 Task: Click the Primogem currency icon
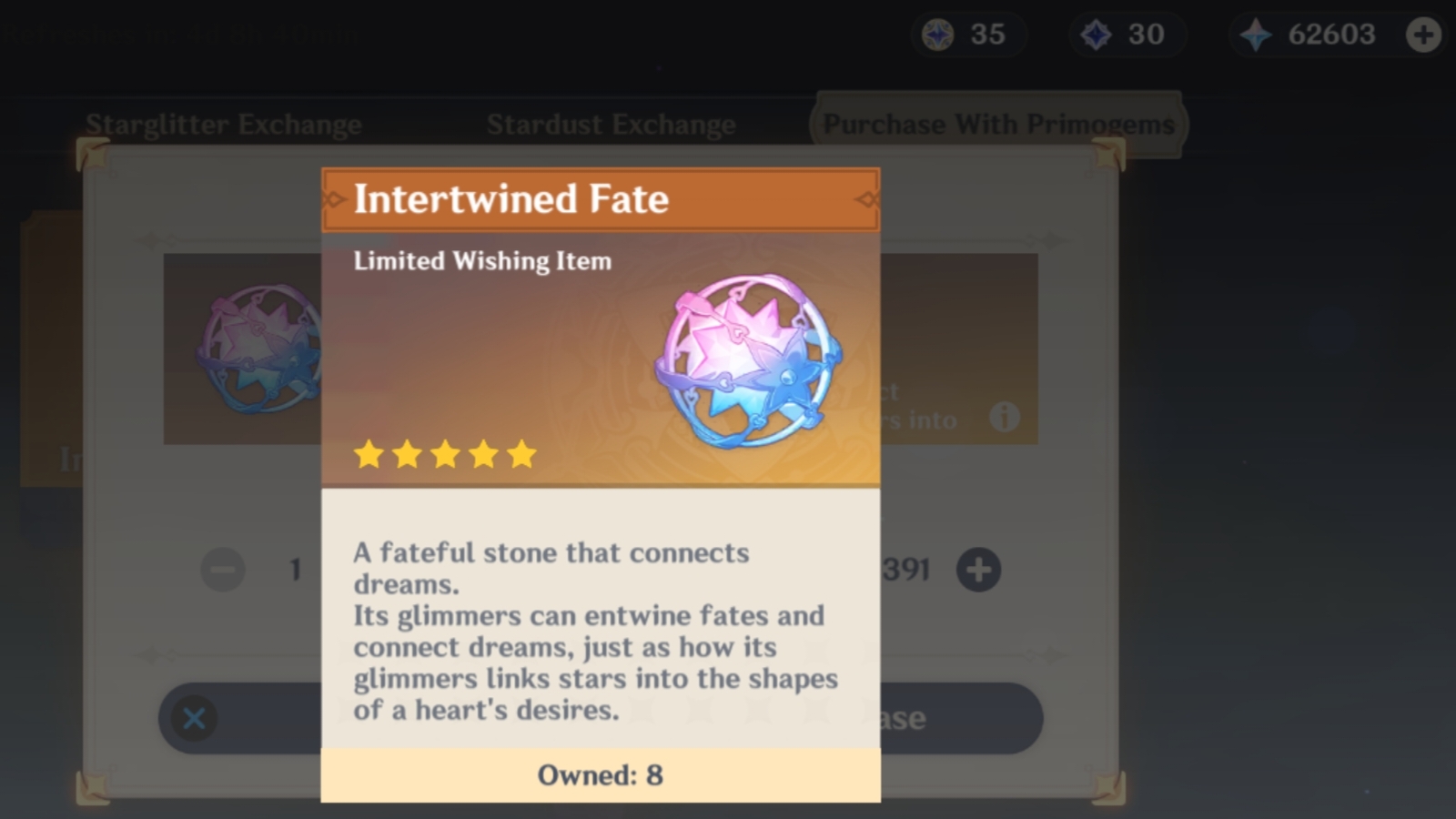click(x=1254, y=34)
